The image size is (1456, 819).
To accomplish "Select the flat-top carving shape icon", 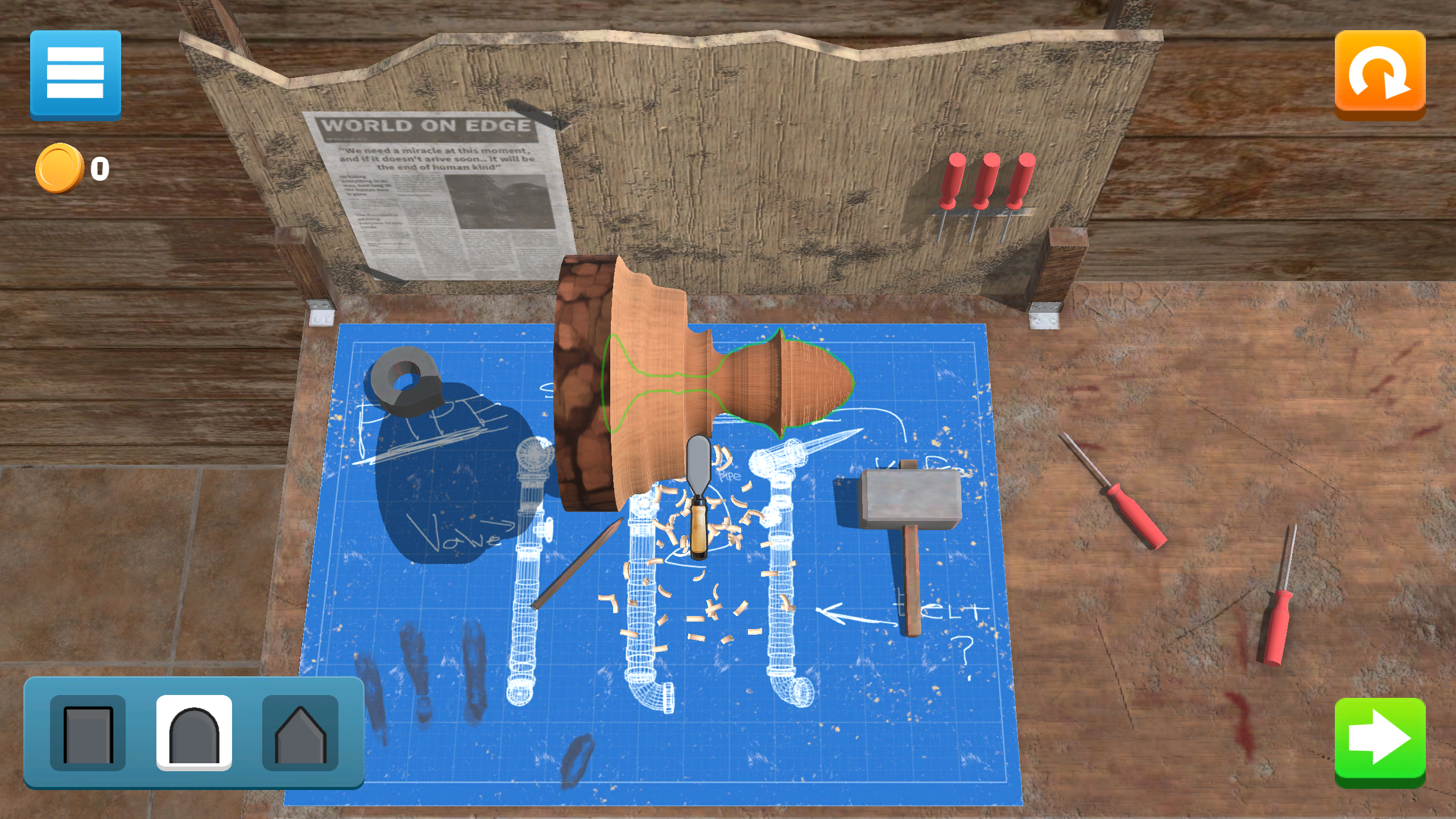I will (x=89, y=733).
